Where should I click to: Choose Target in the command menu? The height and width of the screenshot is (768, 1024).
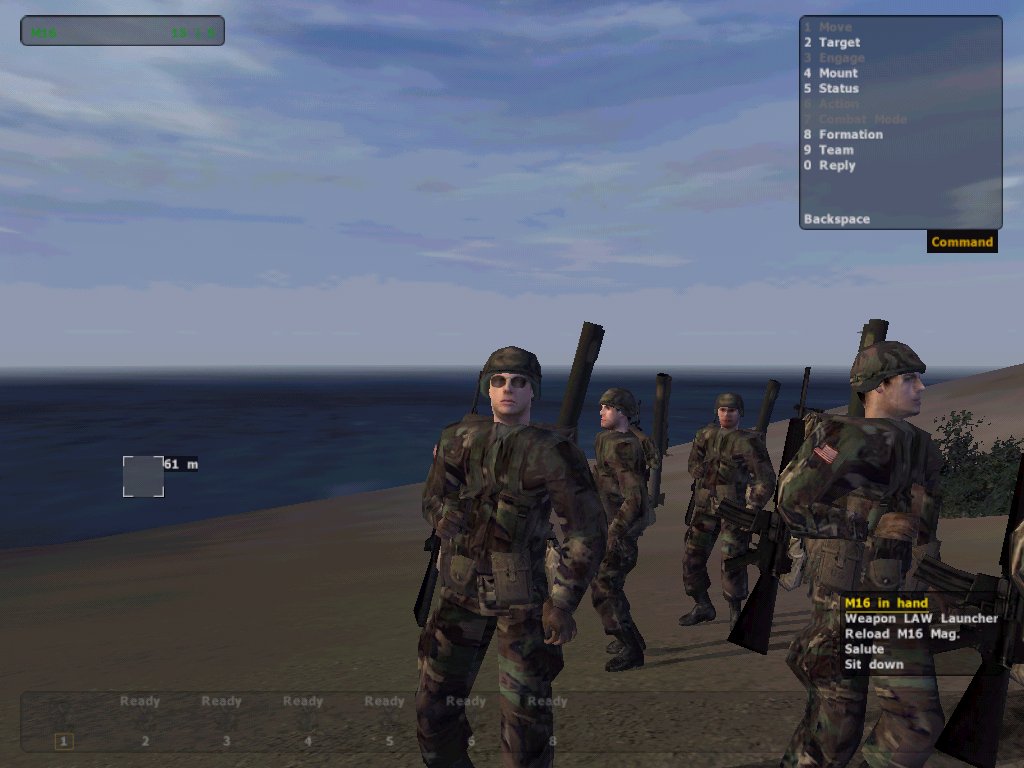(x=839, y=43)
